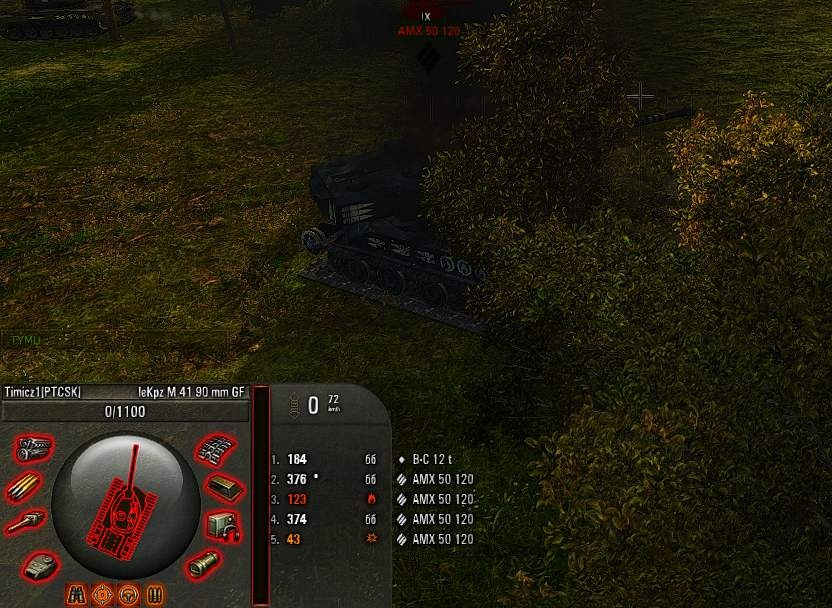Choose the loader shells crew icon

pos(154,595)
